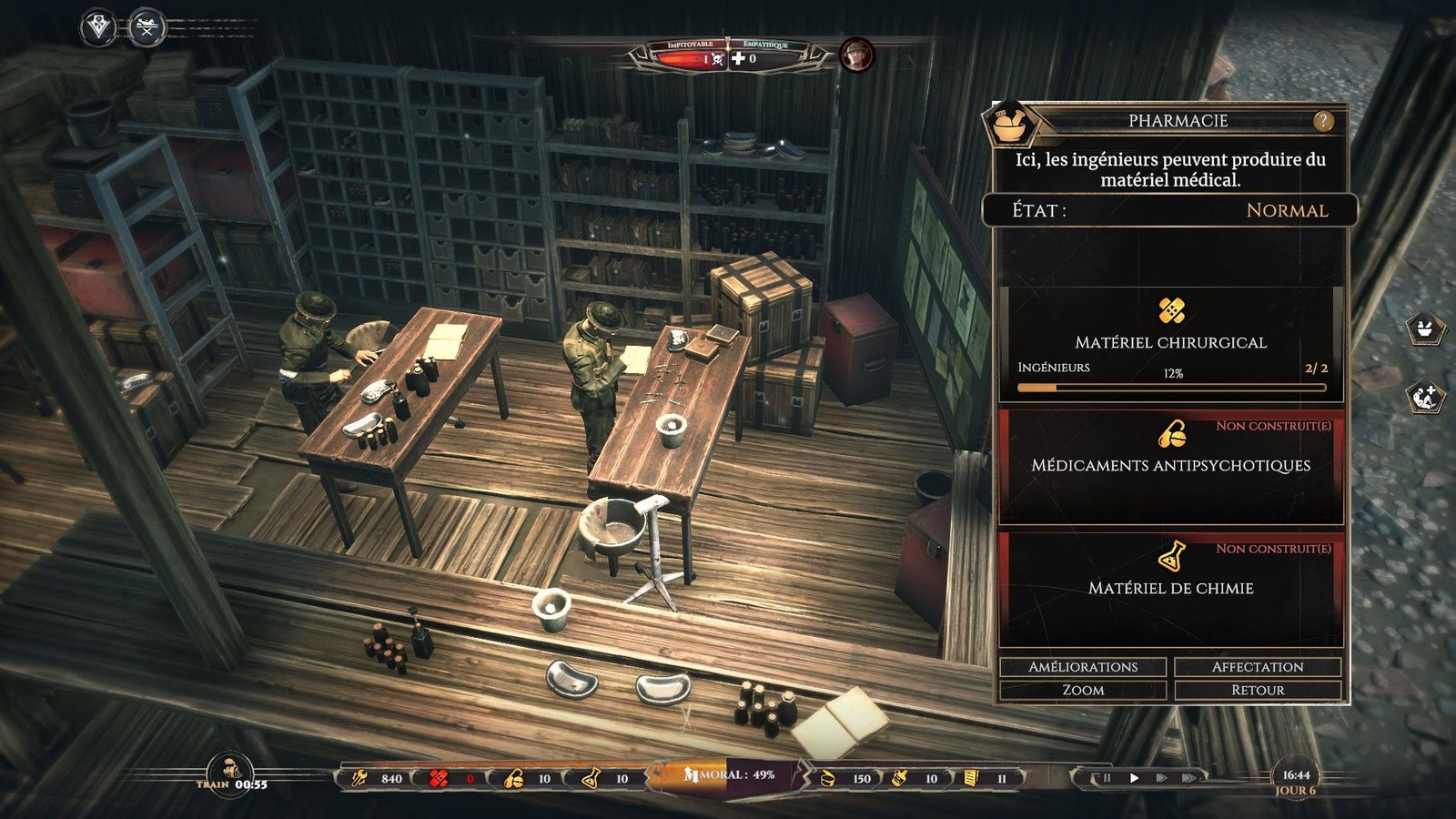Open the pharmacy help question mark
The image size is (1456, 819).
coord(1323,121)
